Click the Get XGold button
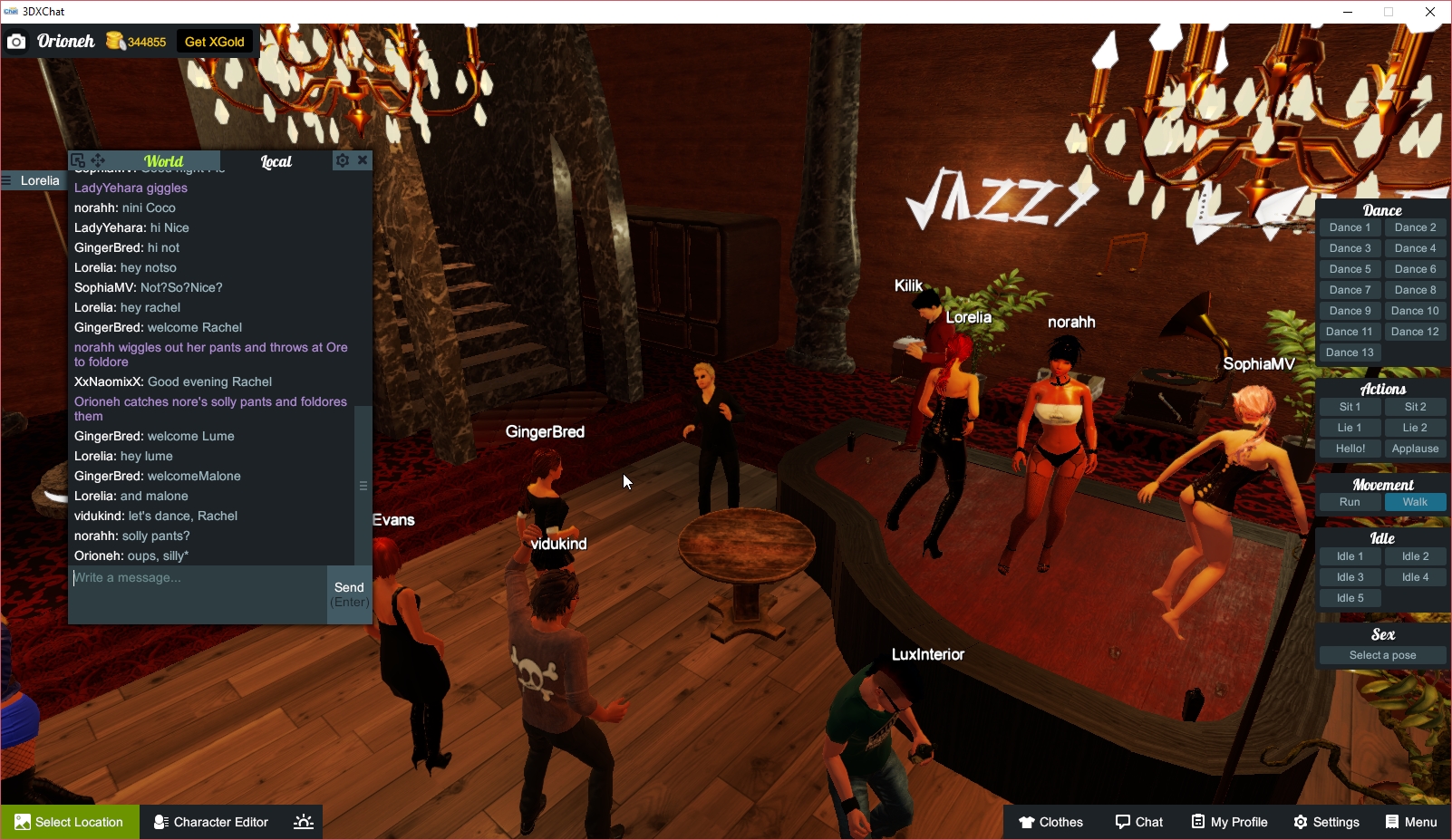This screenshot has height=840, width=1452. point(215,42)
